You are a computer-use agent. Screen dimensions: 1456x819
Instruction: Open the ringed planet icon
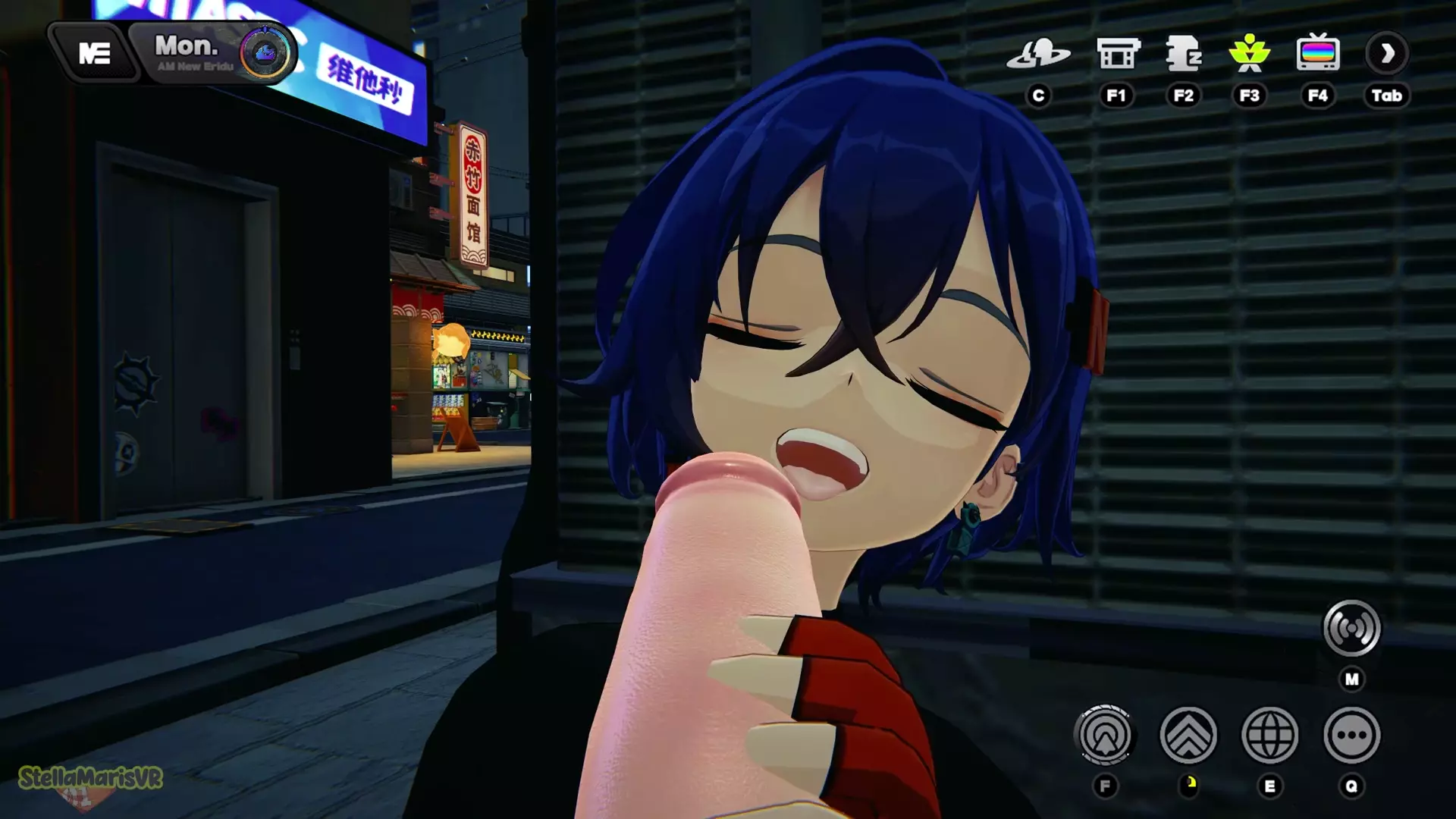[x=1038, y=54]
